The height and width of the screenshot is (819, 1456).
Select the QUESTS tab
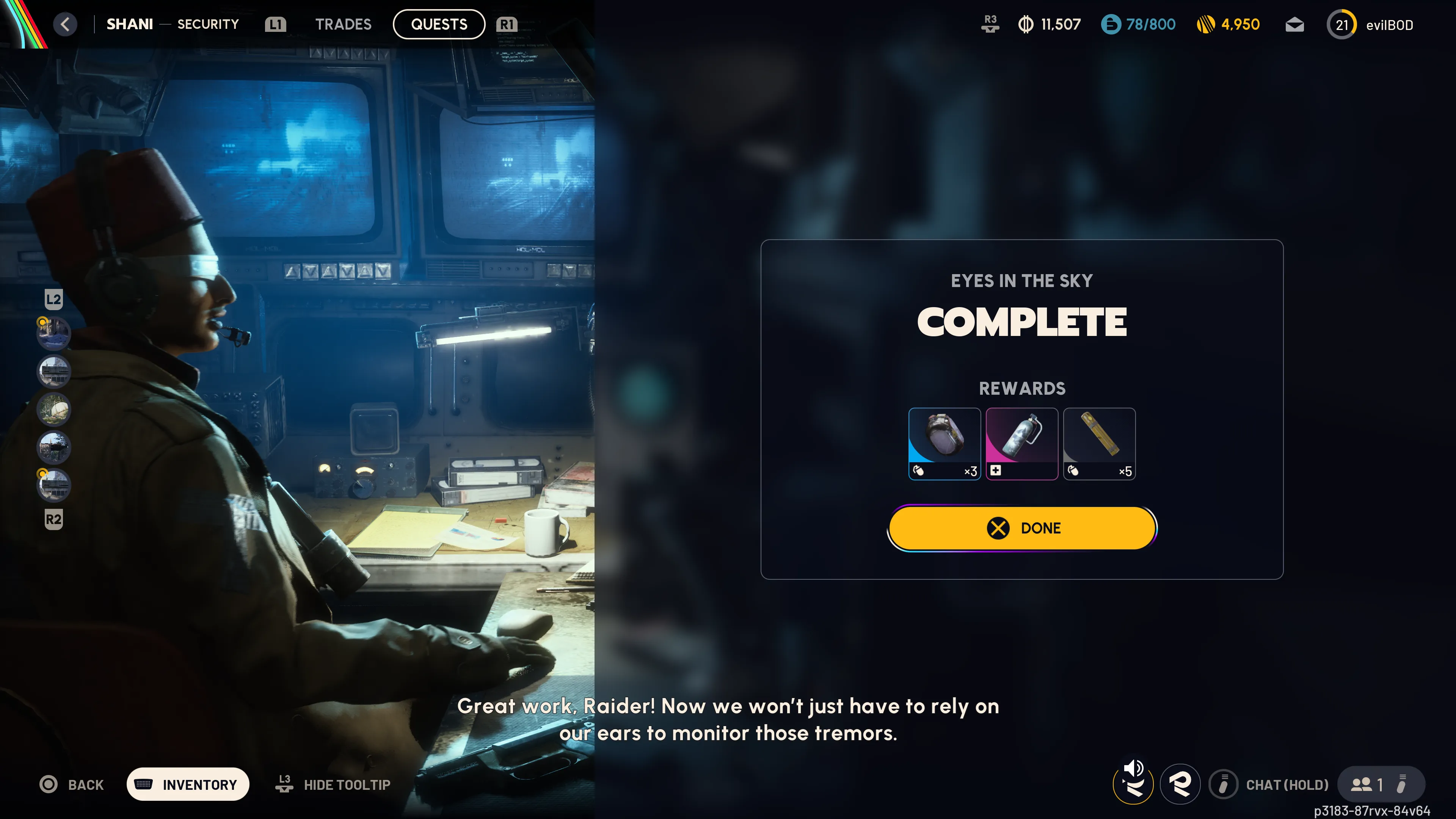[439, 24]
